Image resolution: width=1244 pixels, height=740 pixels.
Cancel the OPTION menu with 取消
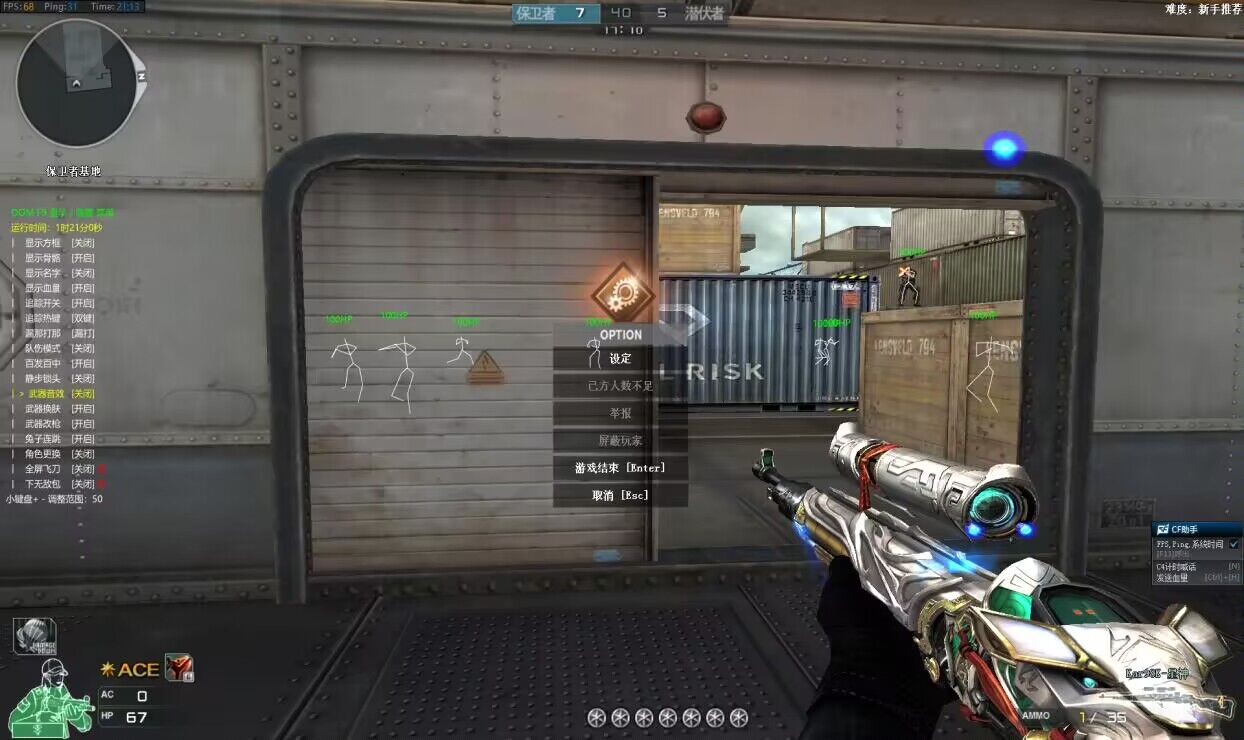[620, 495]
